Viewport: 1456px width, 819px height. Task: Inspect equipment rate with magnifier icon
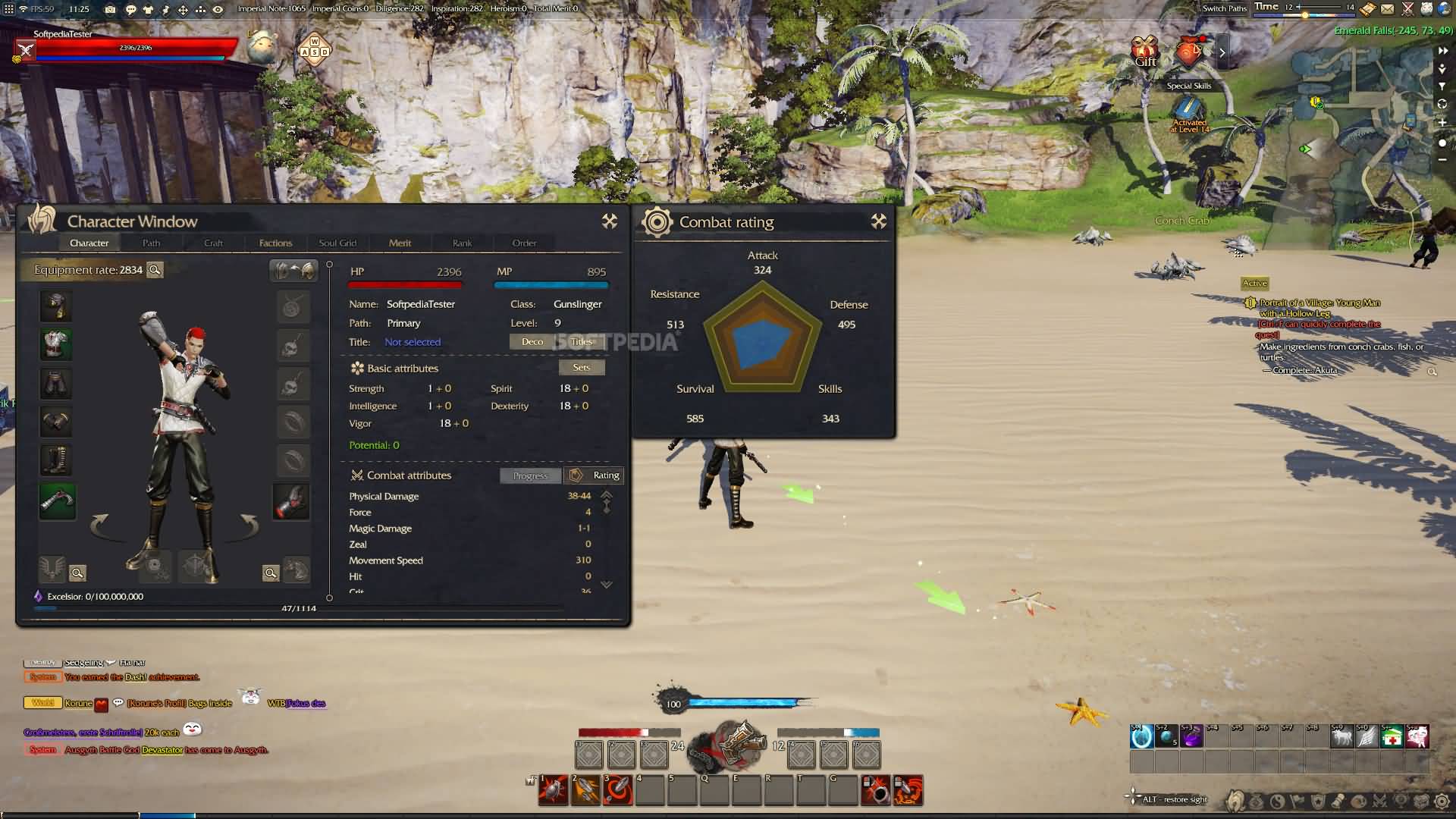(x=155, y=270)
